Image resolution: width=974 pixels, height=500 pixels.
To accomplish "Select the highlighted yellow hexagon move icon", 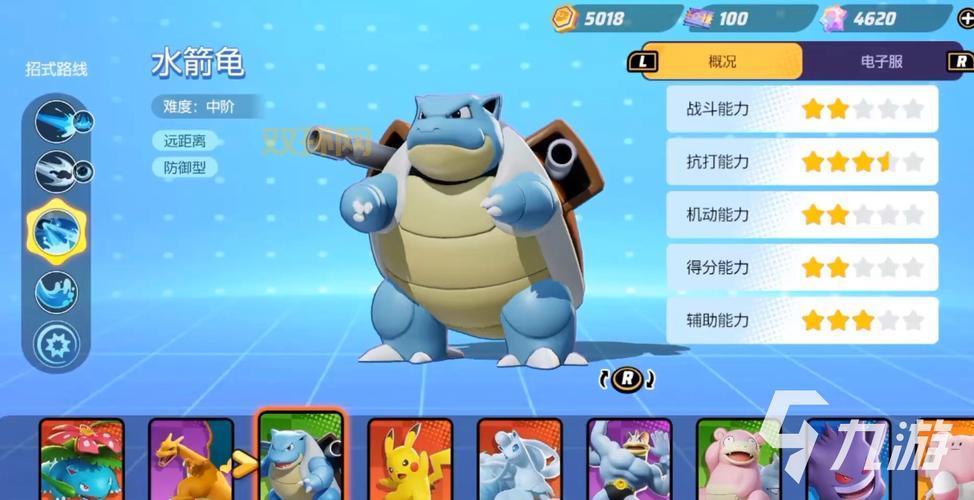I will (56, 232).
